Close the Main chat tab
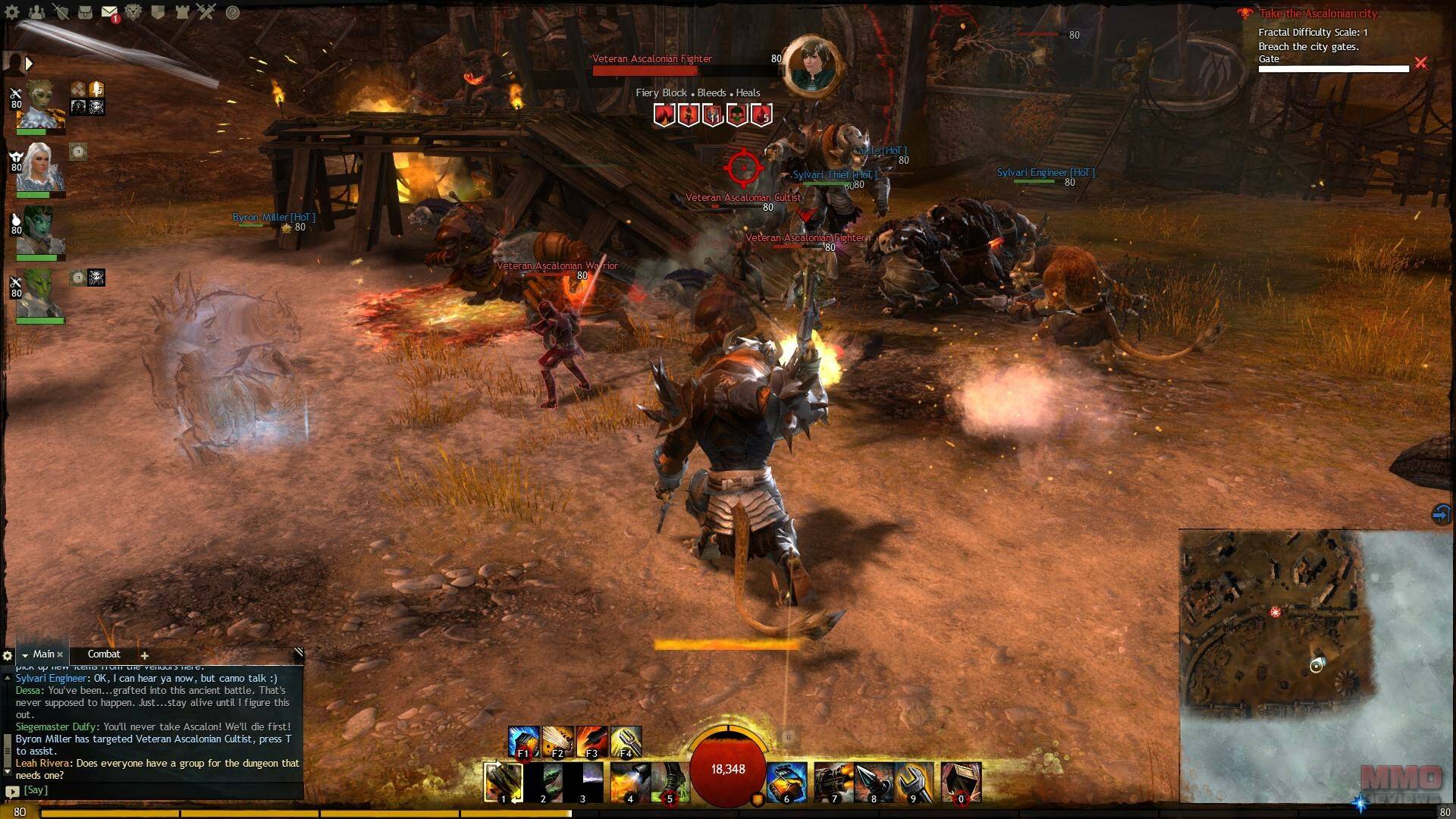The height and width of the screenshot is (819, 1456). pos(61,655)
